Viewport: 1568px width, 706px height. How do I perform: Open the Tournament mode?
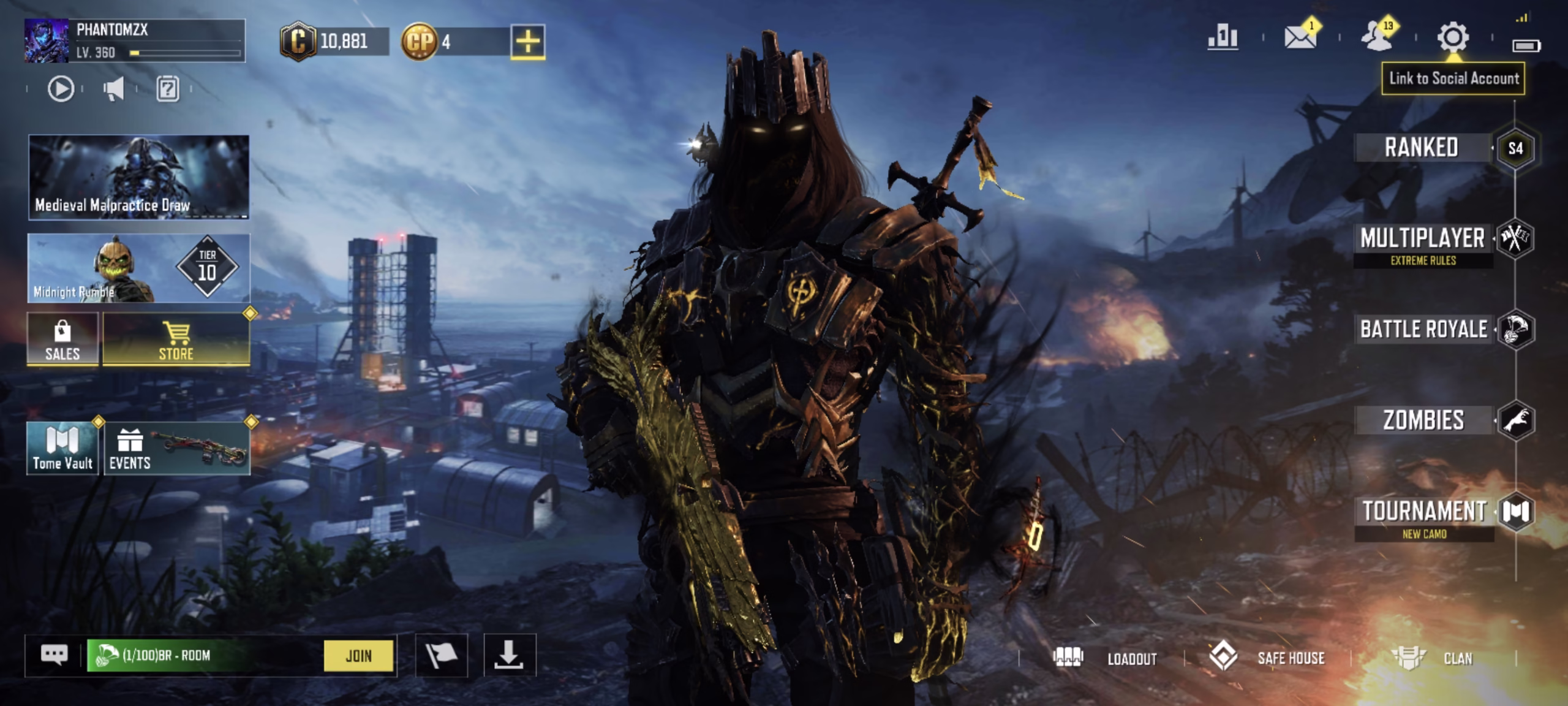[1423, 511]
